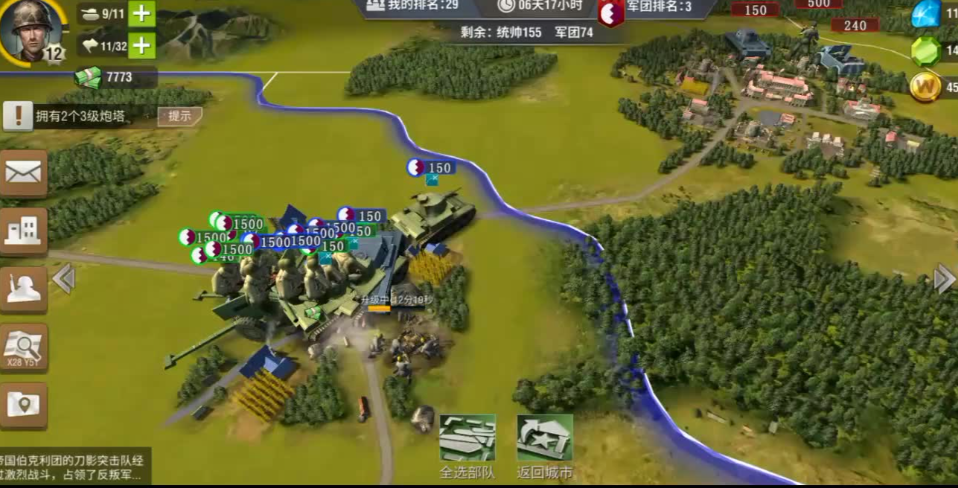The image size is (958, 488).
Task: Expand the right side panel arrow
Action: pos(944,278)
